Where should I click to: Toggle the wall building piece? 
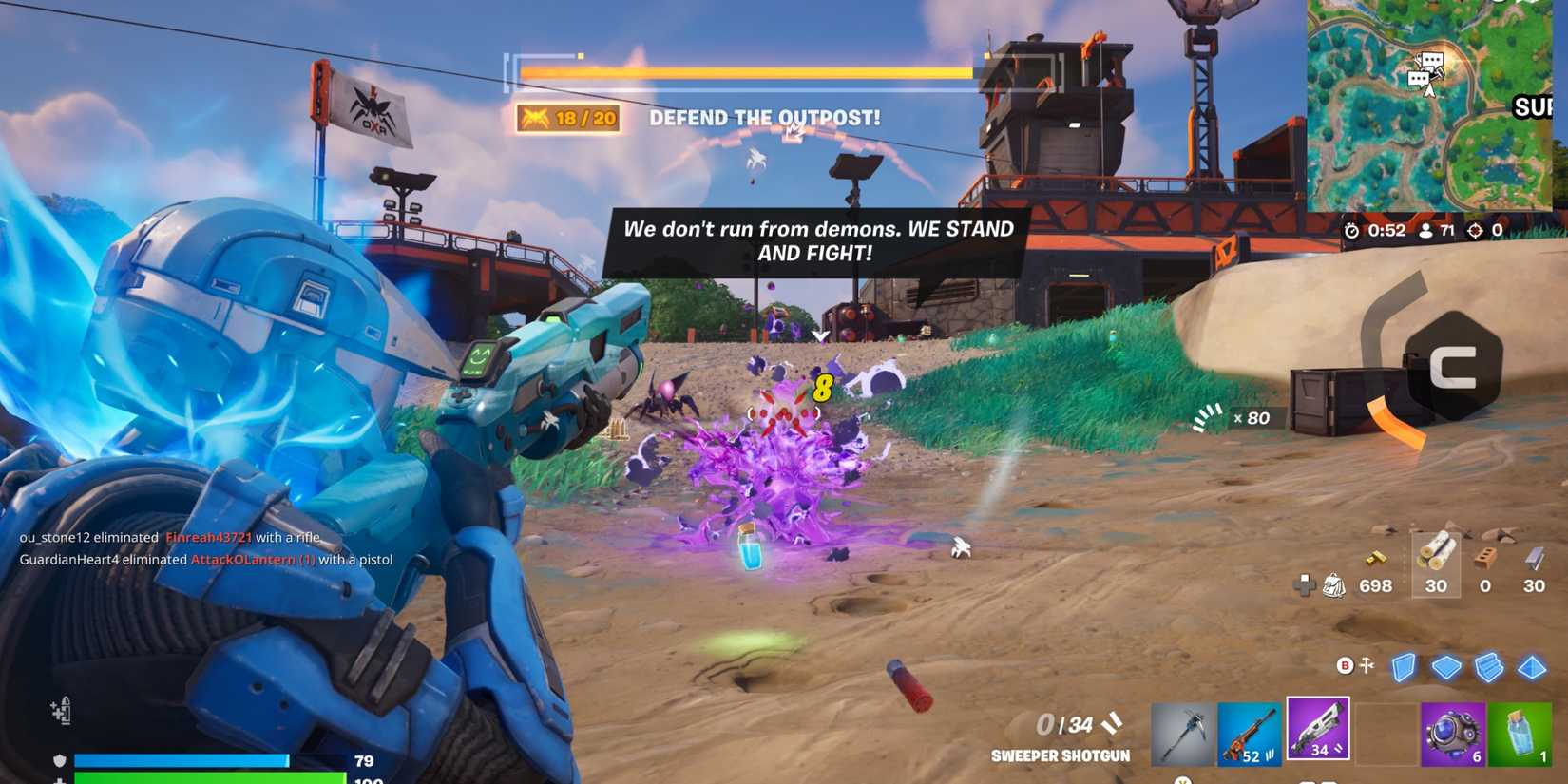pyautogui.click(x=1403, y=668)
